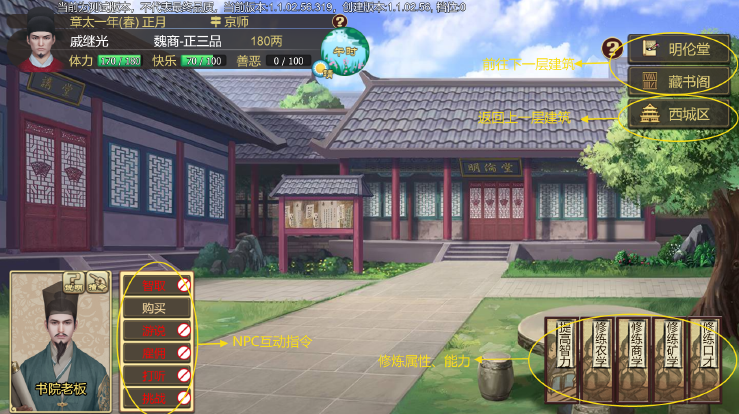Choose the 购买 command

[x=154, y=308]
